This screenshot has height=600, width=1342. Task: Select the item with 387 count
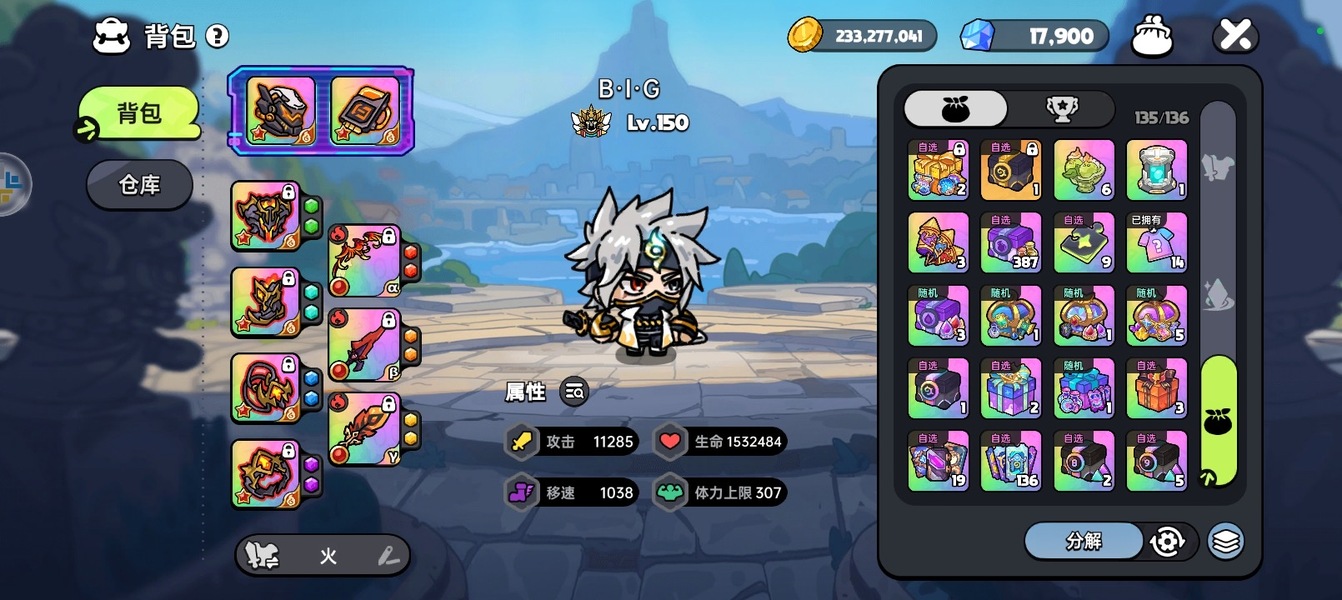pyautogui.click(x=1011, y=242)
